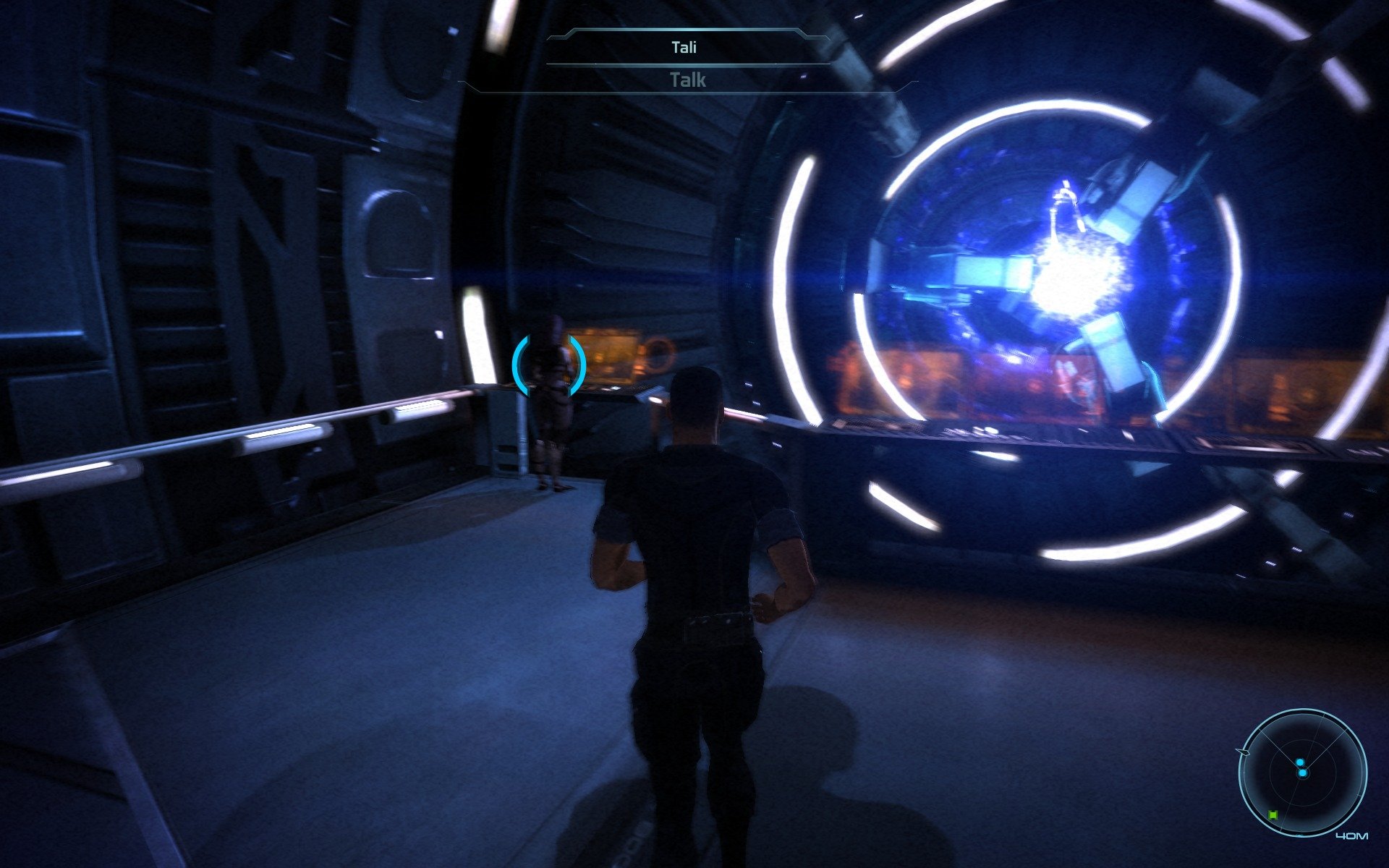Viewport: 1389px width, 868px height.
Task: Select the Talk prompt for Tali
Action: click(687, 80)
